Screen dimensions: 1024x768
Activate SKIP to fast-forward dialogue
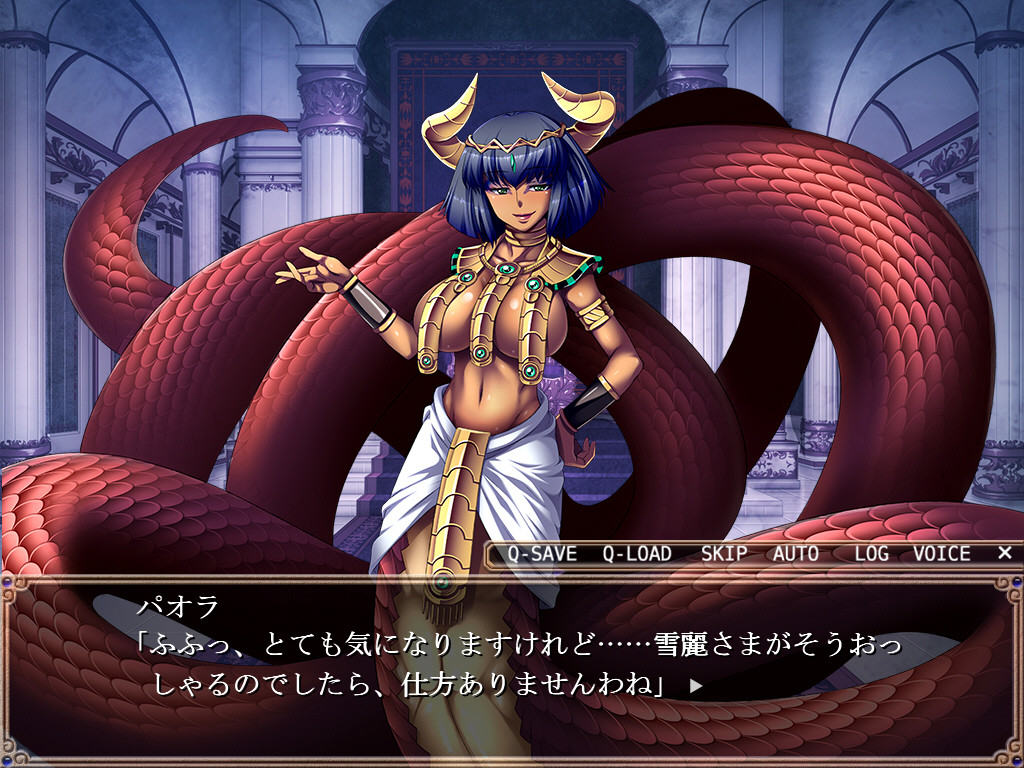point(724,554)
